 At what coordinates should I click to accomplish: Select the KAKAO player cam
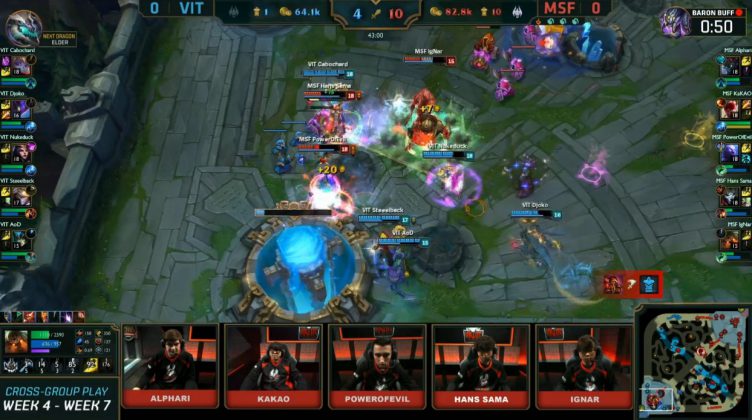point(273,359)
